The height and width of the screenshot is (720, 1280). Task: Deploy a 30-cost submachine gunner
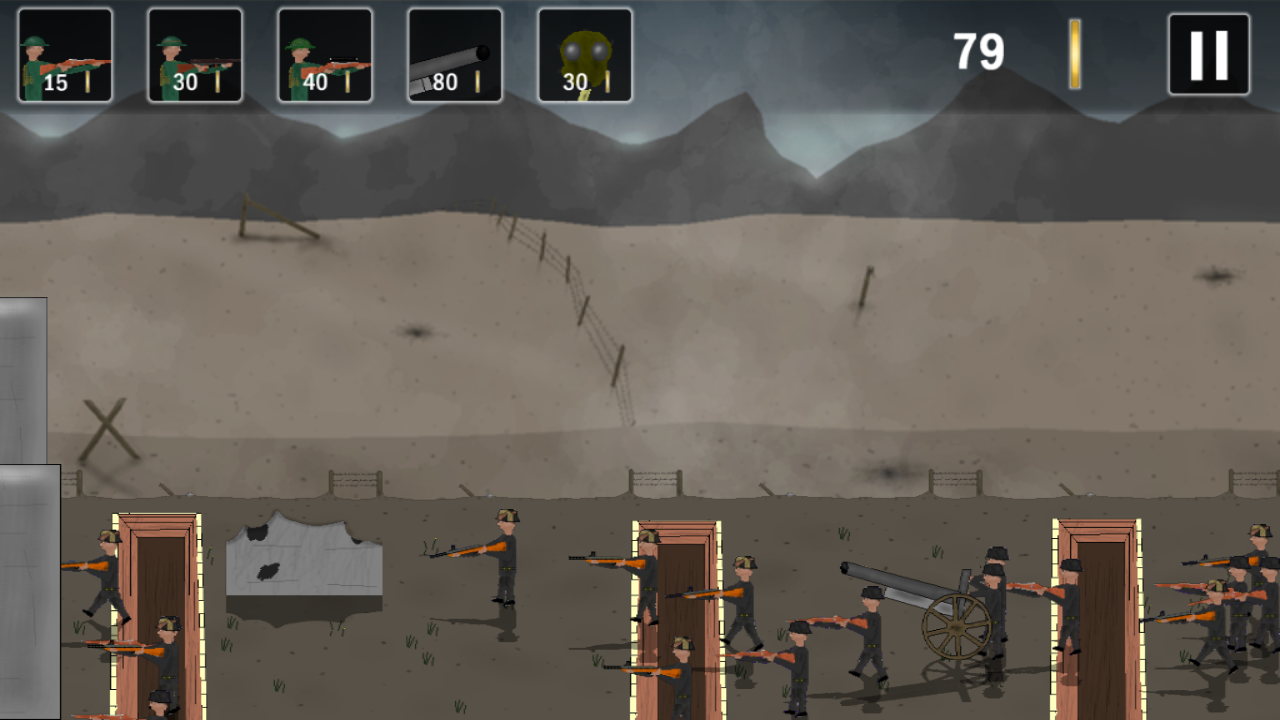click(194, 54)
